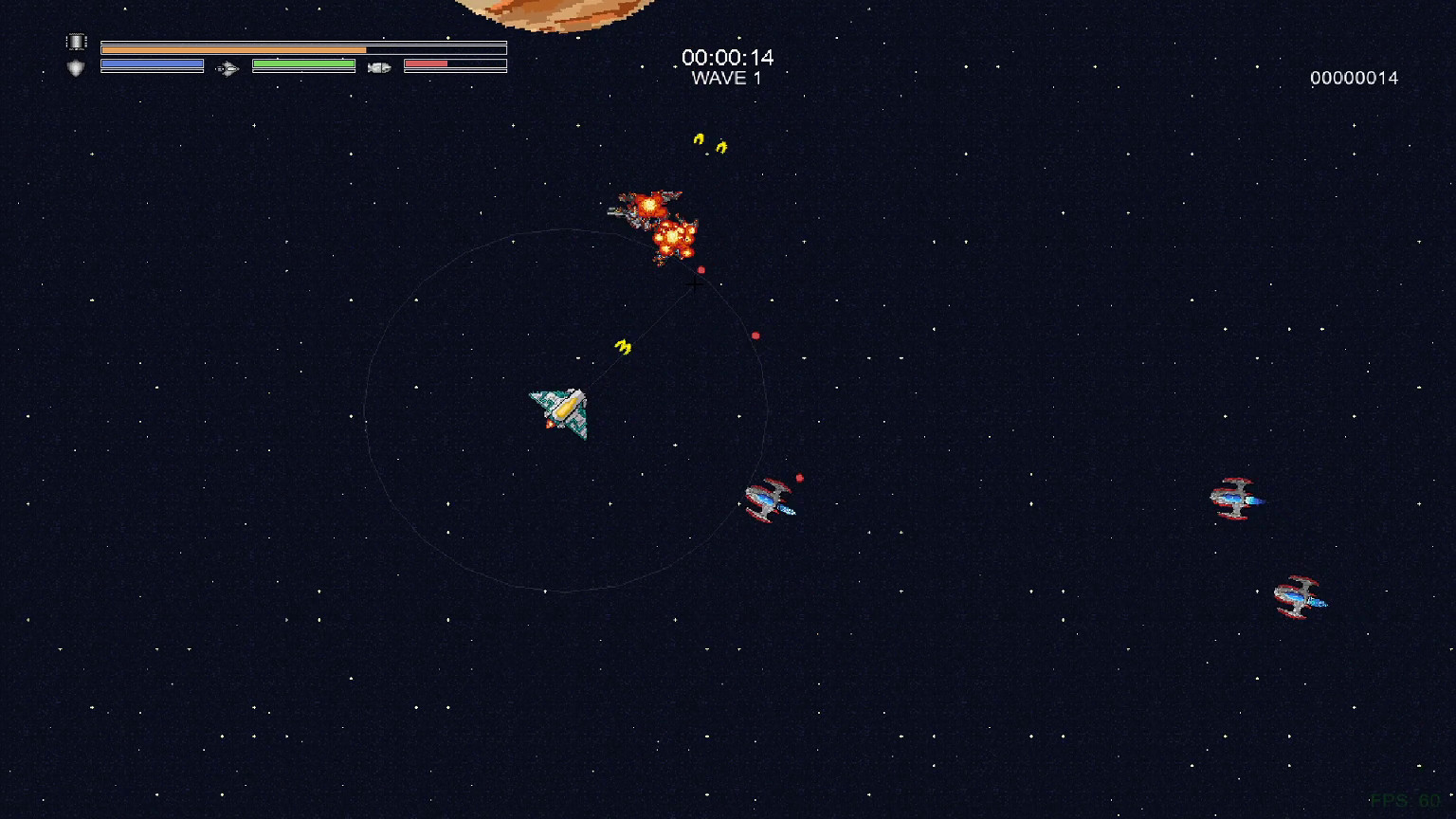Click the red ammo bar

tap(425, 64)
